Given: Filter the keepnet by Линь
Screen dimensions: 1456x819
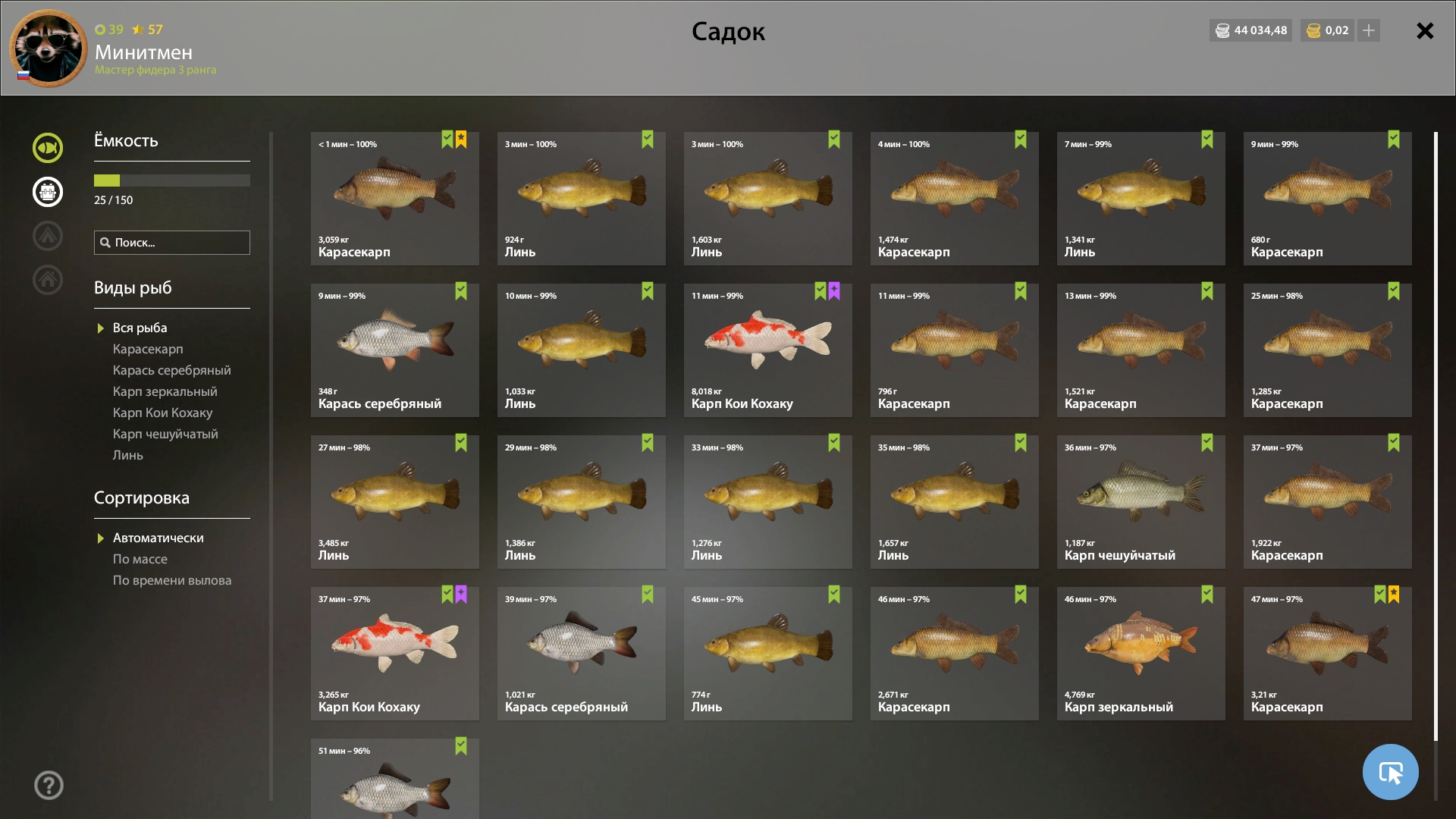Looking at the screenshot, I should click(127, 455).
